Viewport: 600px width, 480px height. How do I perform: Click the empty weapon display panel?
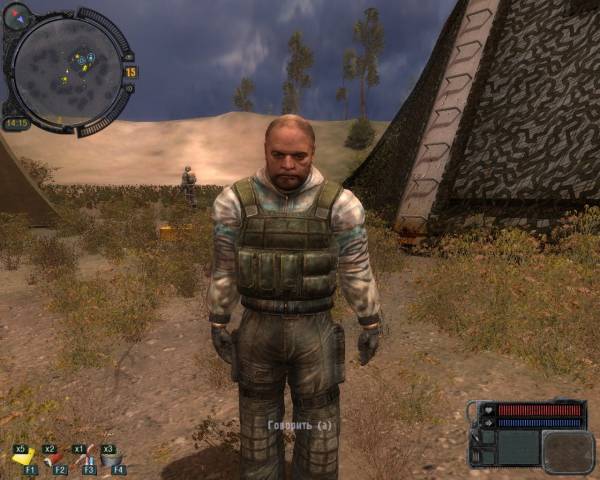567,451
